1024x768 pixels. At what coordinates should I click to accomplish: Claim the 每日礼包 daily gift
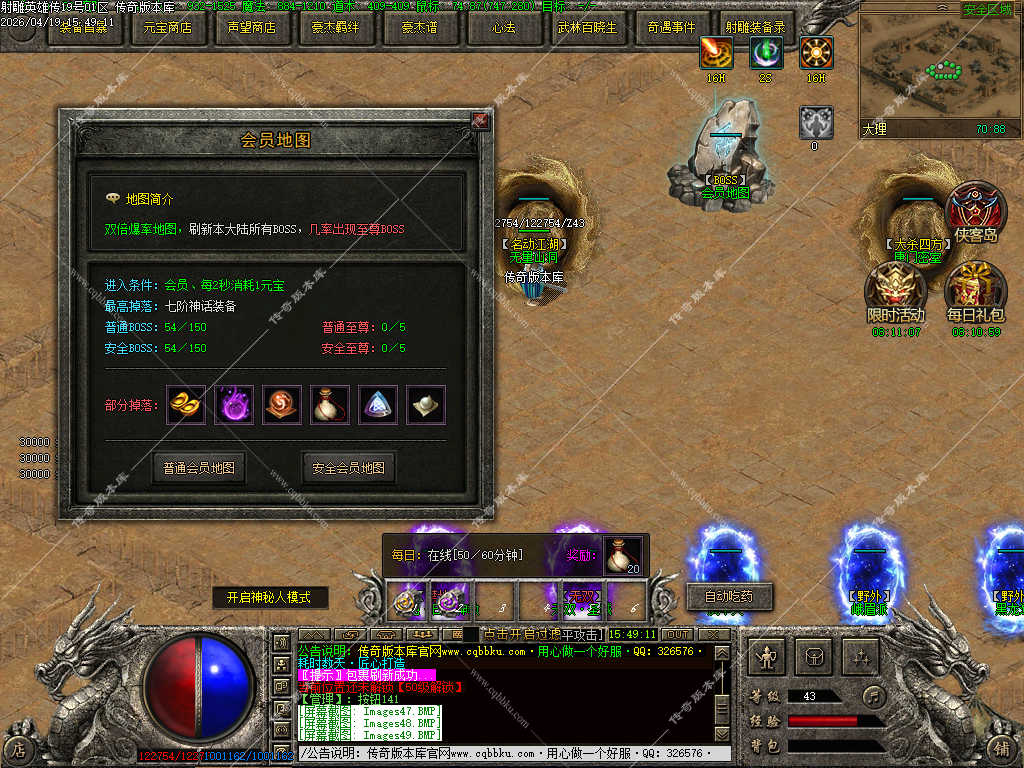click(x=976, y=290)
